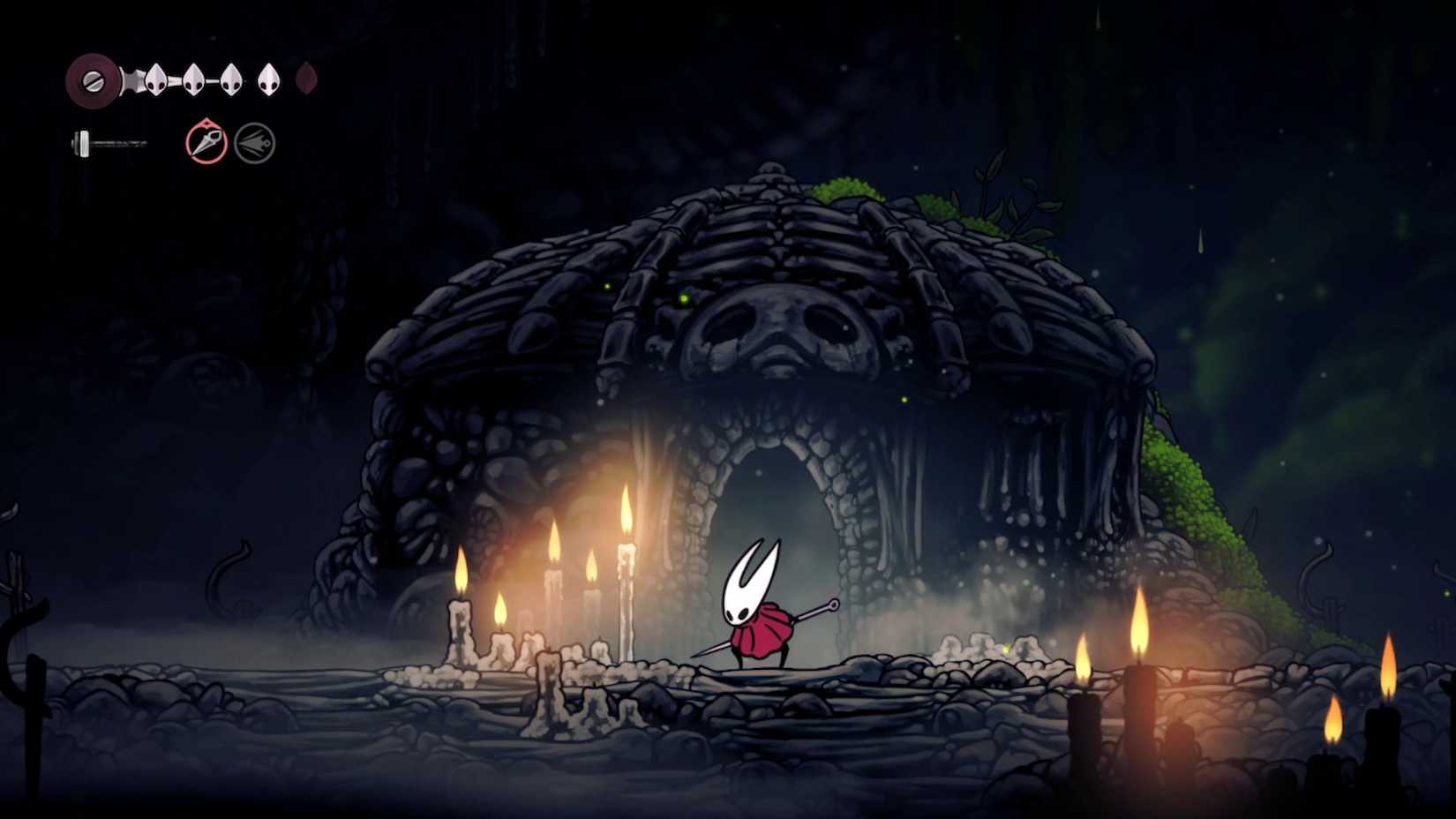Image resolution: width=1456 pixels, height=819 pixels.
Task: Click the second health mask pip
Action: point(192,79)
